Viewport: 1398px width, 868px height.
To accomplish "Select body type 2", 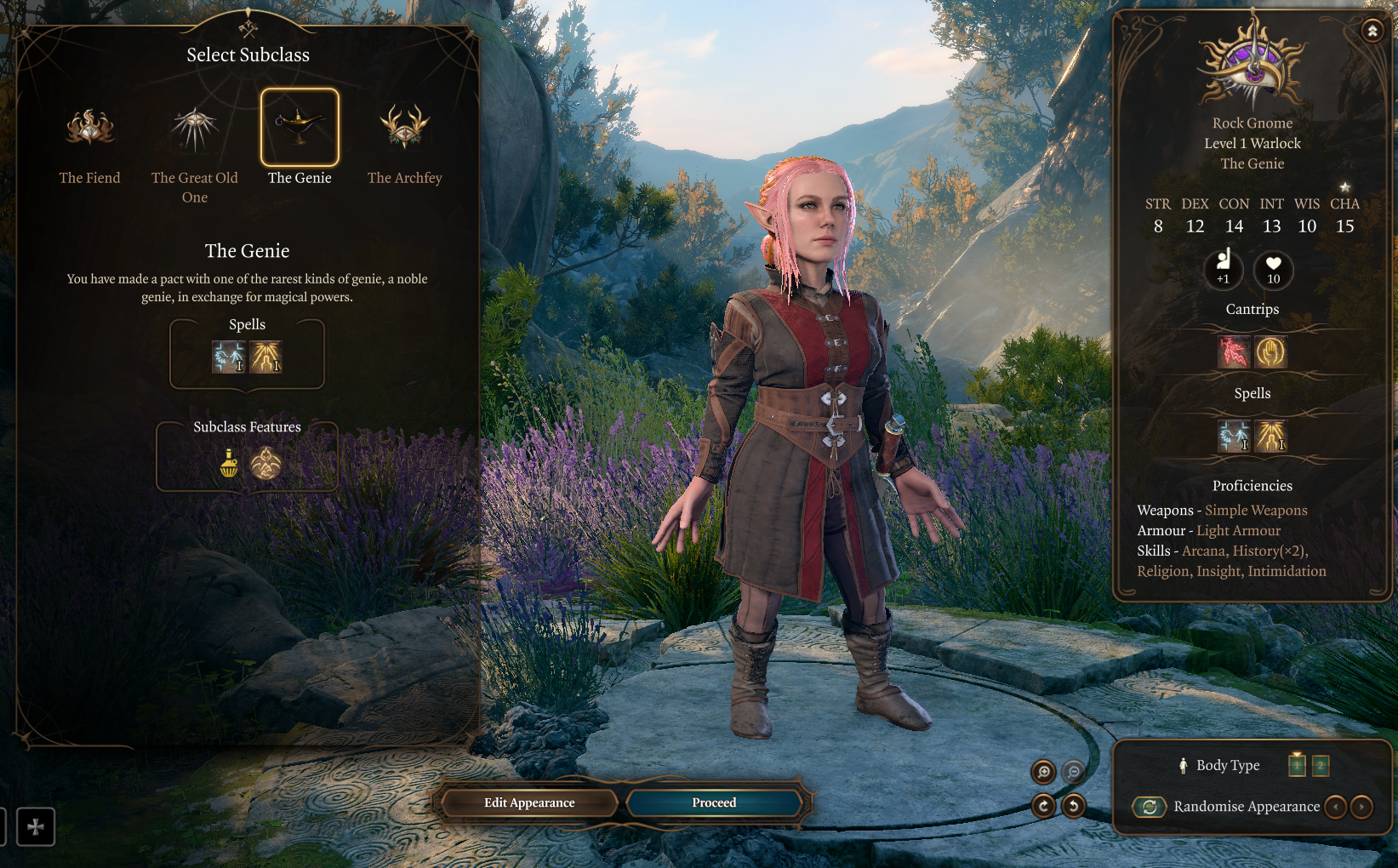I will (x=1320, y=765).
